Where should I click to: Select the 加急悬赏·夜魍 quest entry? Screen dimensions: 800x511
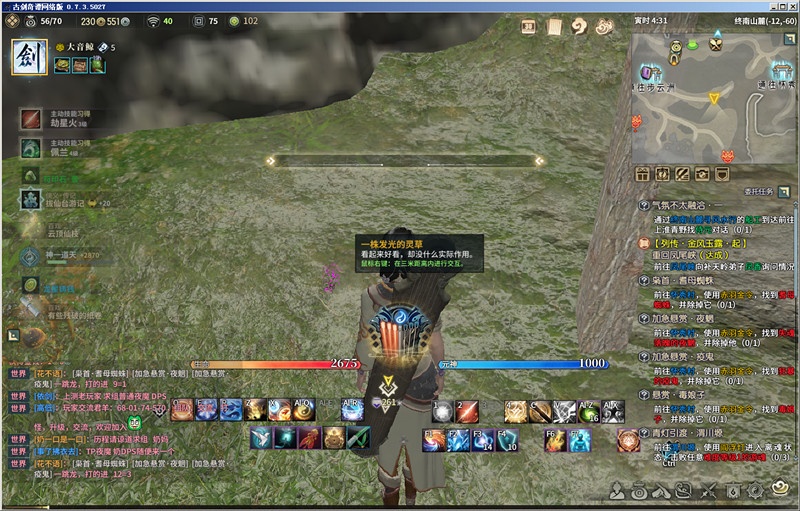690,318
